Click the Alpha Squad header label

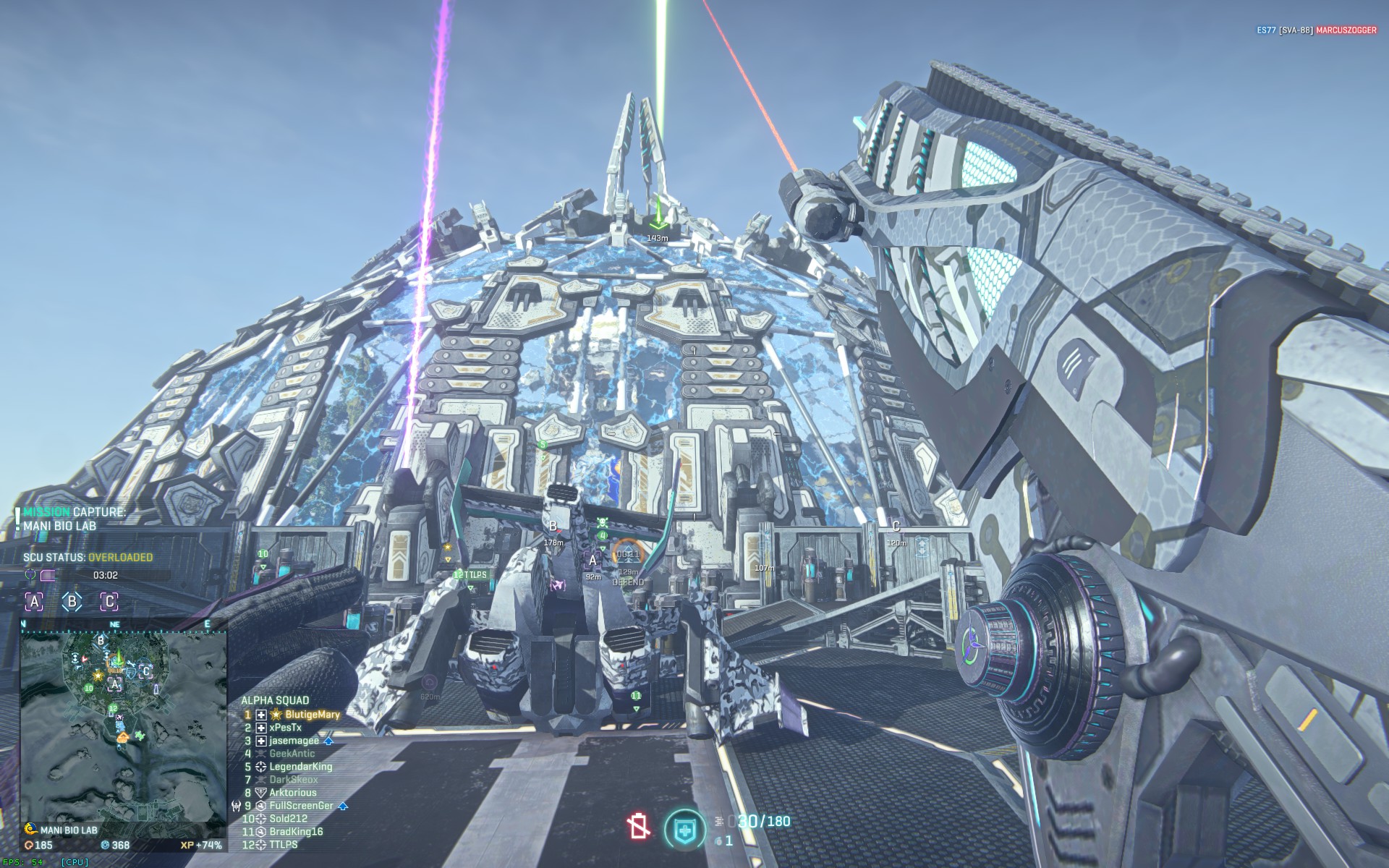coord(275,700)
